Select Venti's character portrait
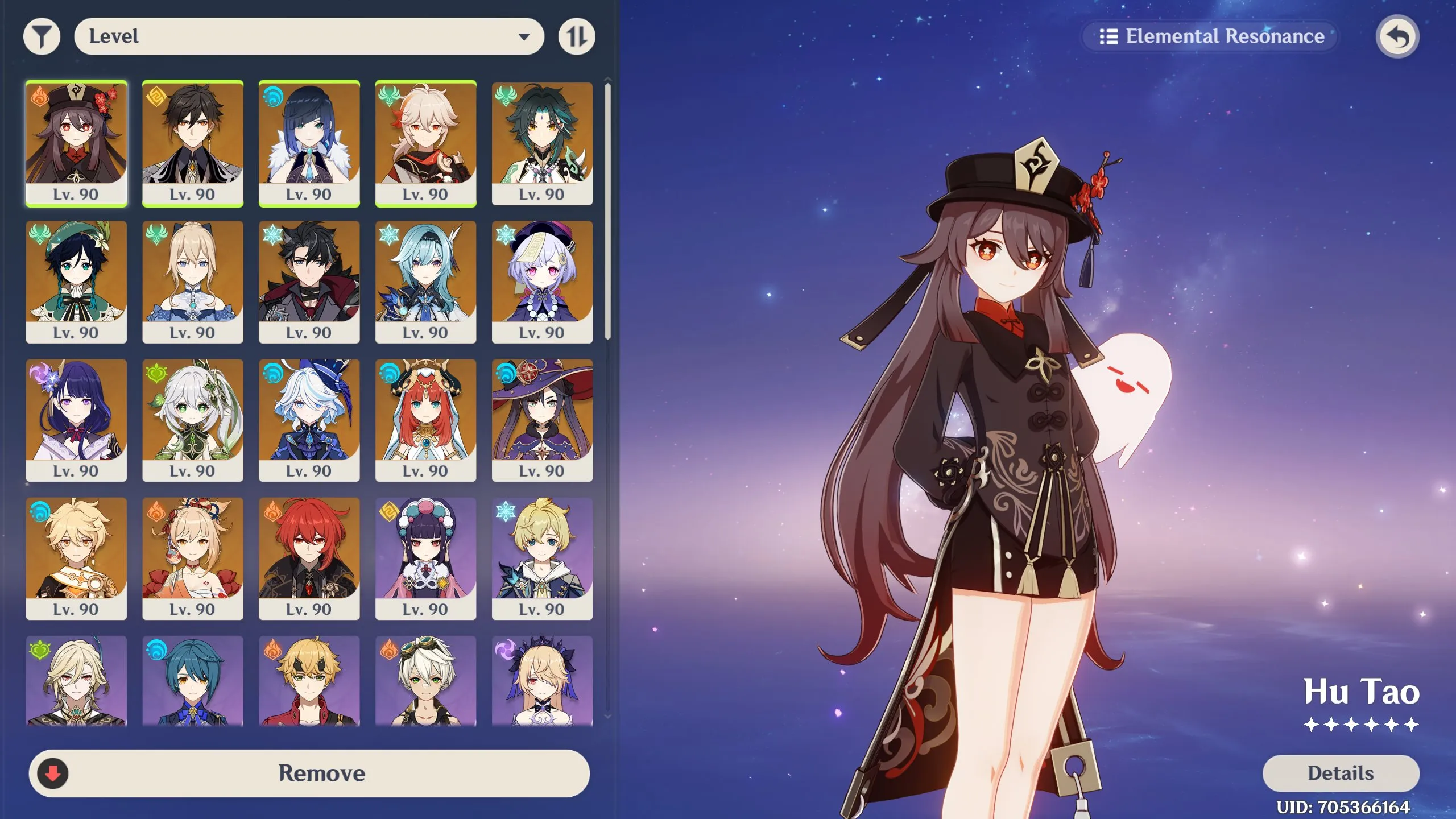This screenshot has width=1456, height=819. pyautogui.click(x=77, y=282)
